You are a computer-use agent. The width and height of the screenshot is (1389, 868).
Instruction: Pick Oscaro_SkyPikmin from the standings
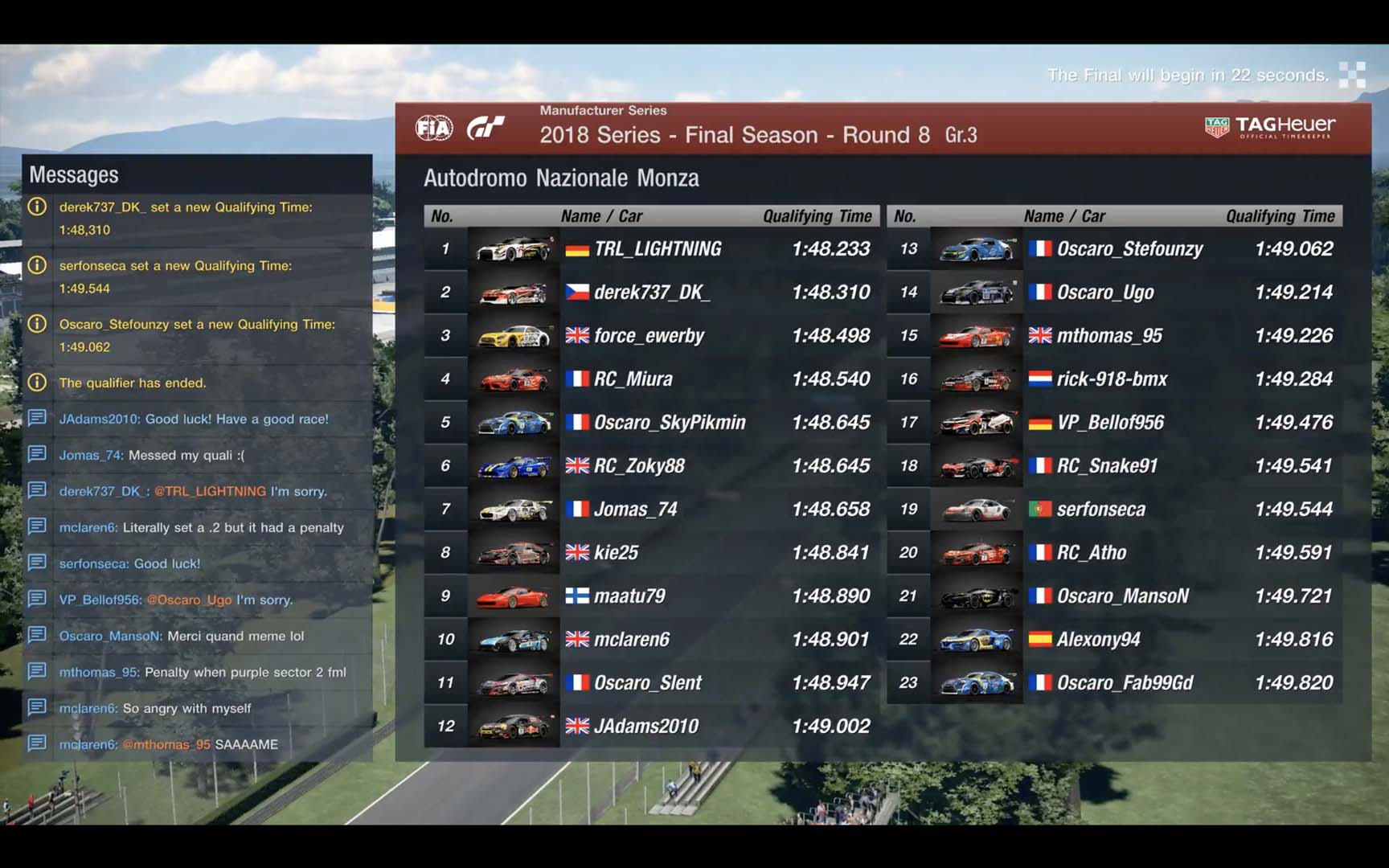[670, 423]
